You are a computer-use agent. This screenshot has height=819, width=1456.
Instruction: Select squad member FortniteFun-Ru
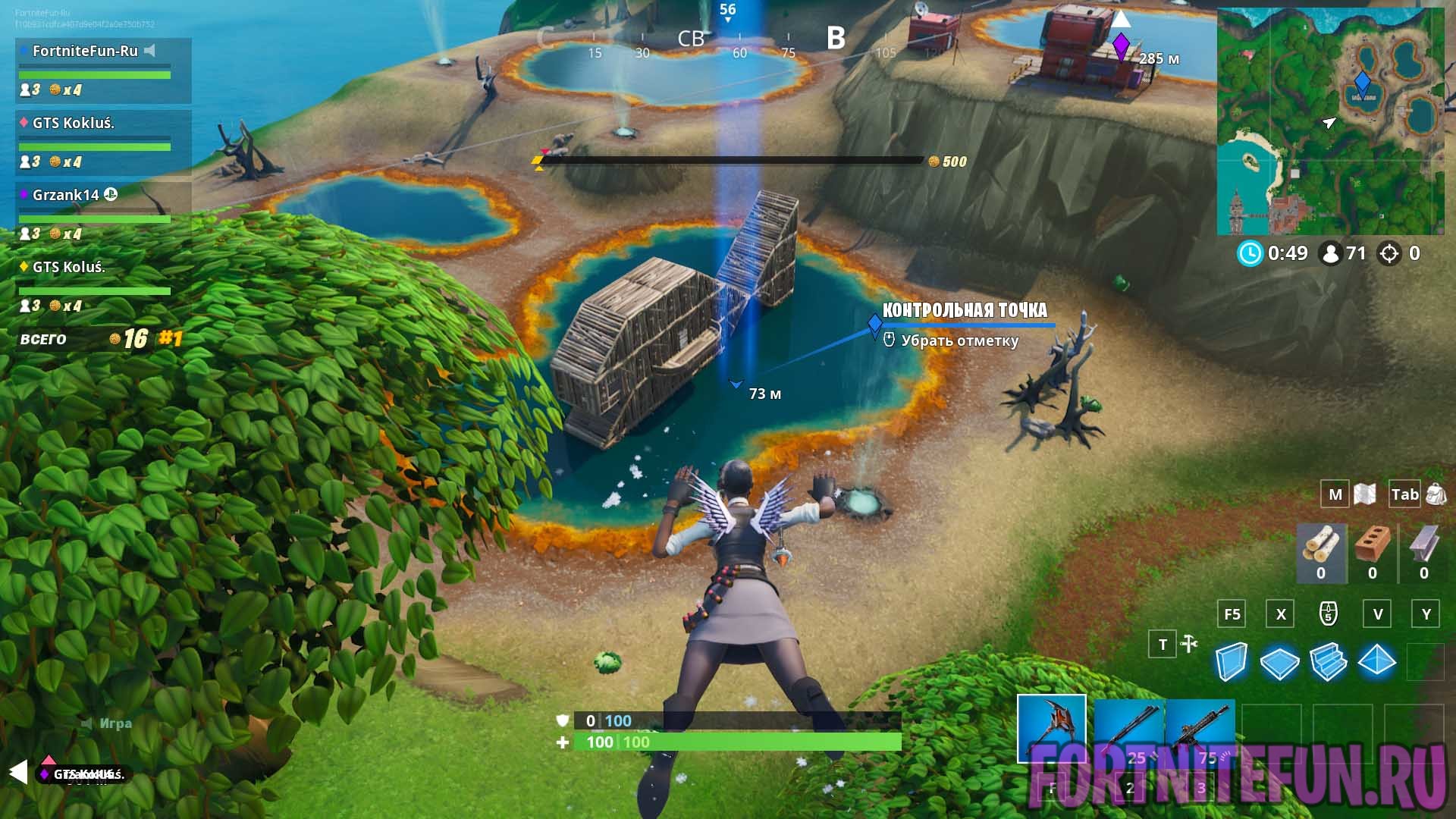click(85, 51)
